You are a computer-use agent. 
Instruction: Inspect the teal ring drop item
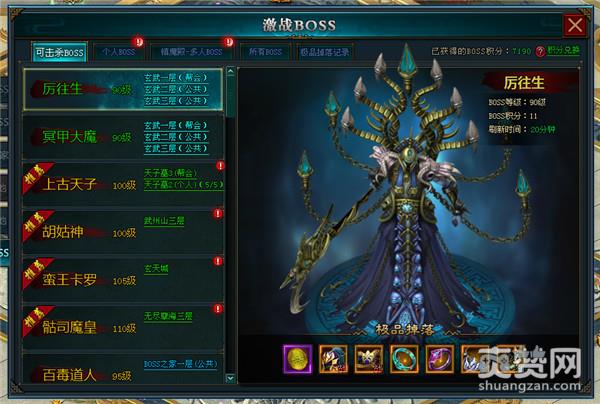coord(402,357)
